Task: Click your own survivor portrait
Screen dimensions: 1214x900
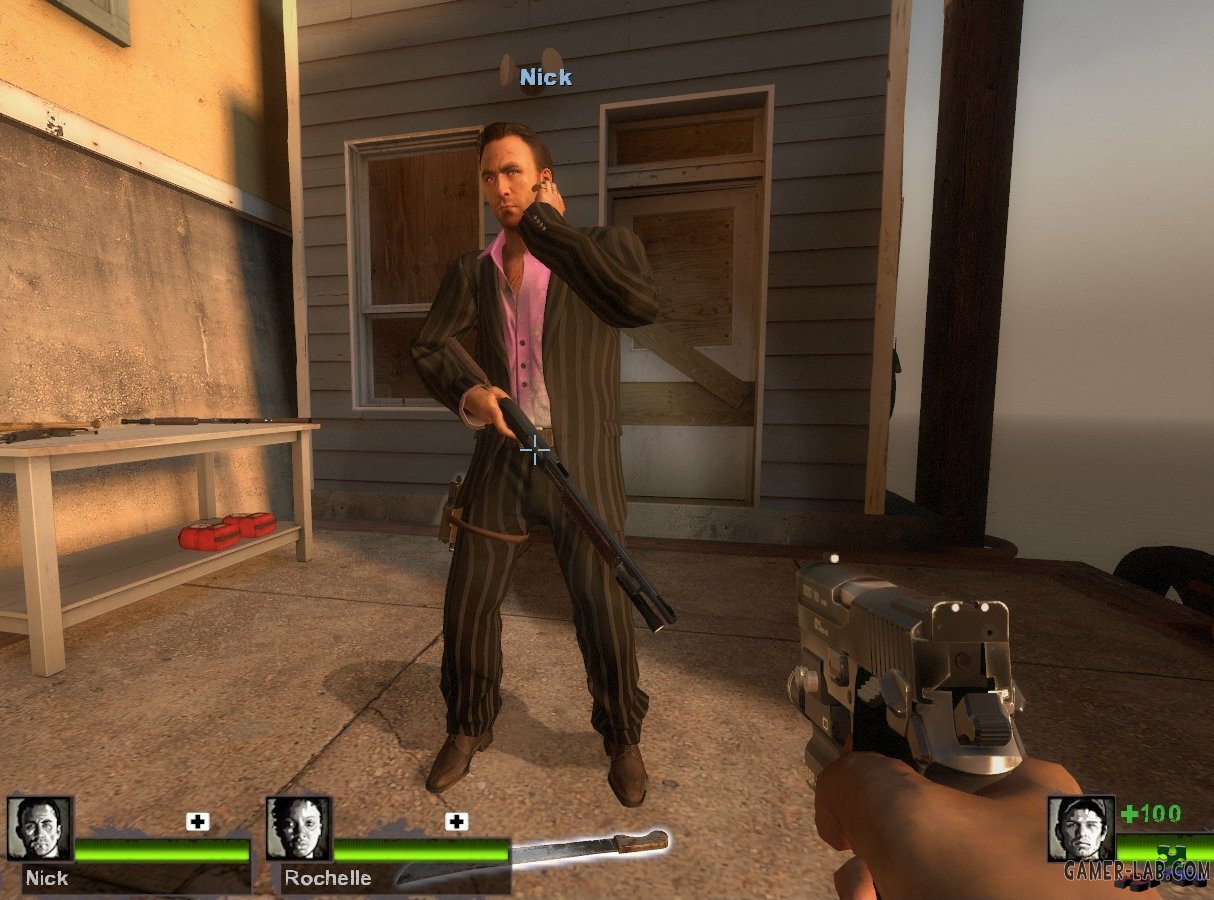Action: (1081, 829)
